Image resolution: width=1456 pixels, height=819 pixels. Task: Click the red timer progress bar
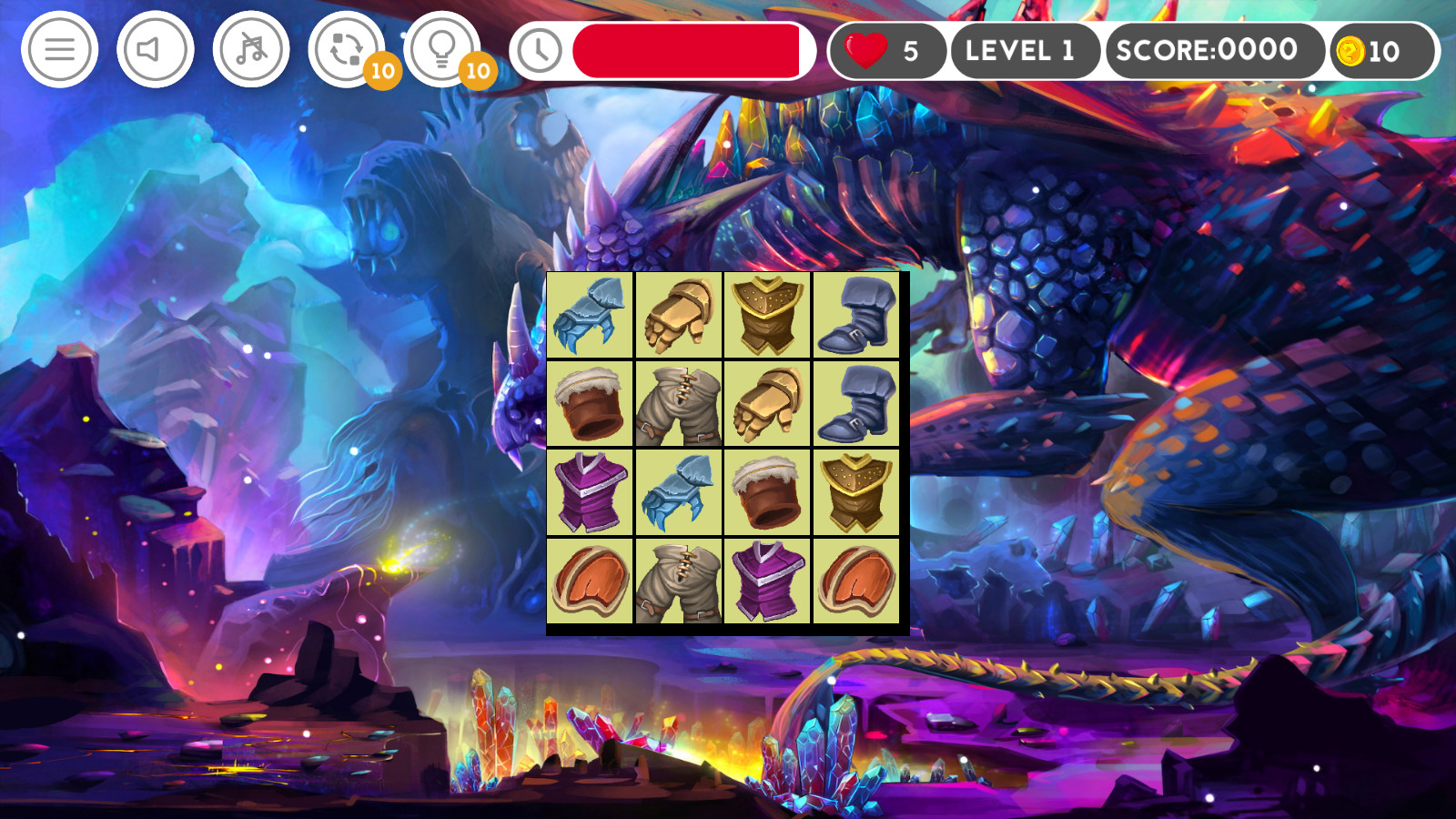coord(689,50)
